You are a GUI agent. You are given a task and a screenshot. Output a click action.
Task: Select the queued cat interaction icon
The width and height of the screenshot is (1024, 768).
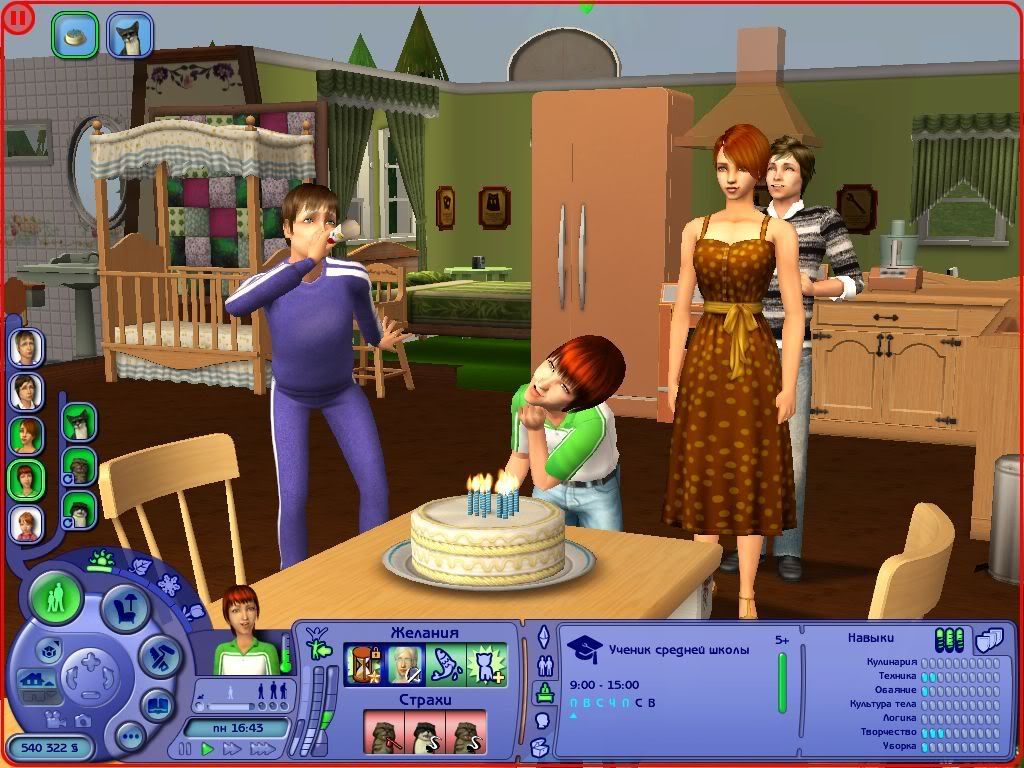130,34
